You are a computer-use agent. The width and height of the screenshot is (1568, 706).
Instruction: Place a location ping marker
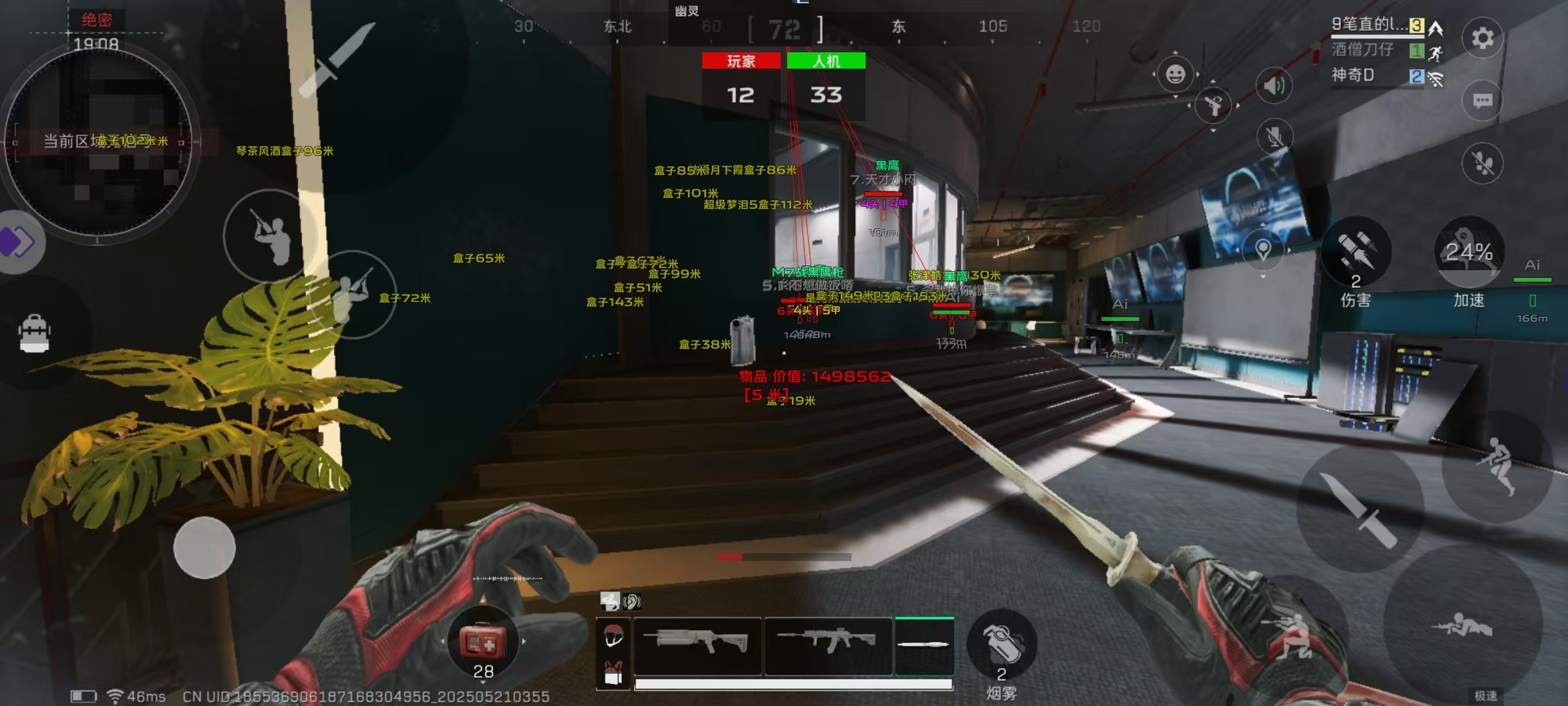tap(1263, 249)
